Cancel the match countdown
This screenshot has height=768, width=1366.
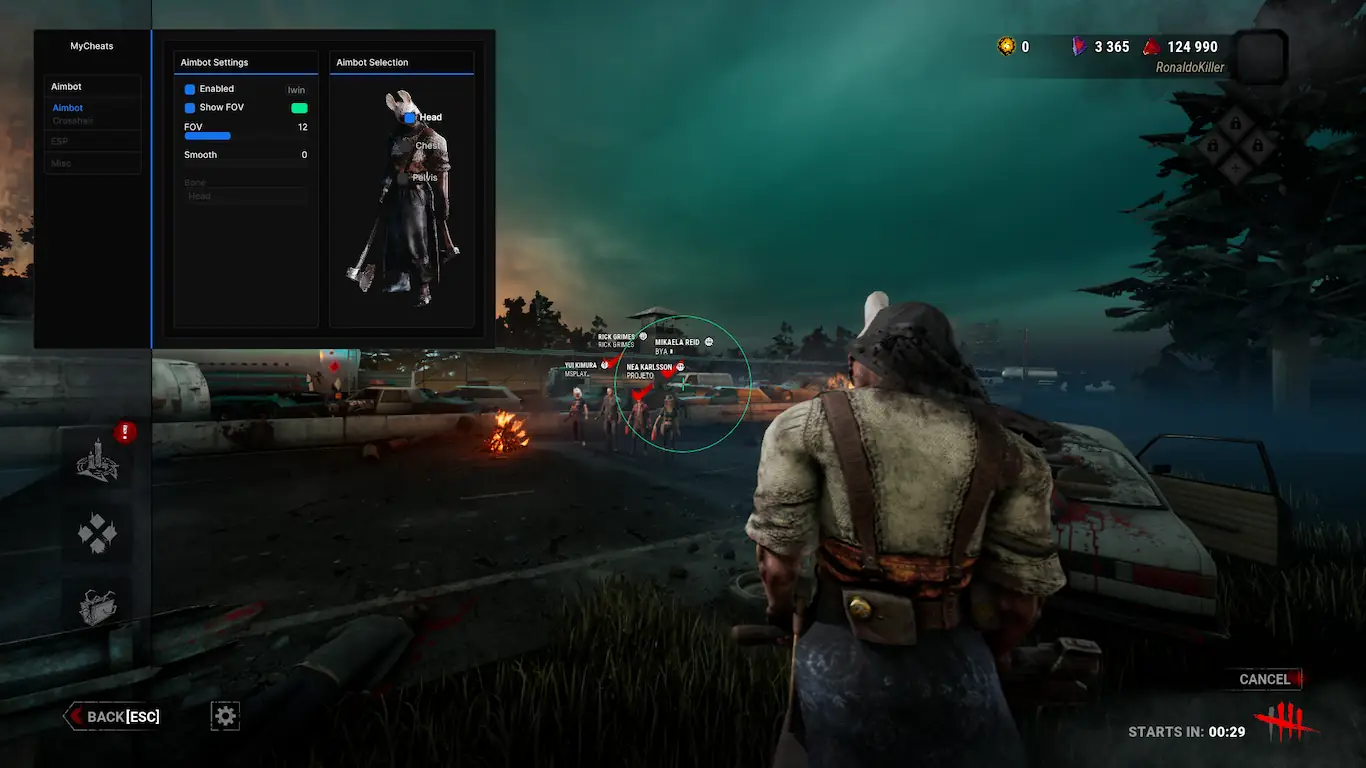(x=1265, y=679)
